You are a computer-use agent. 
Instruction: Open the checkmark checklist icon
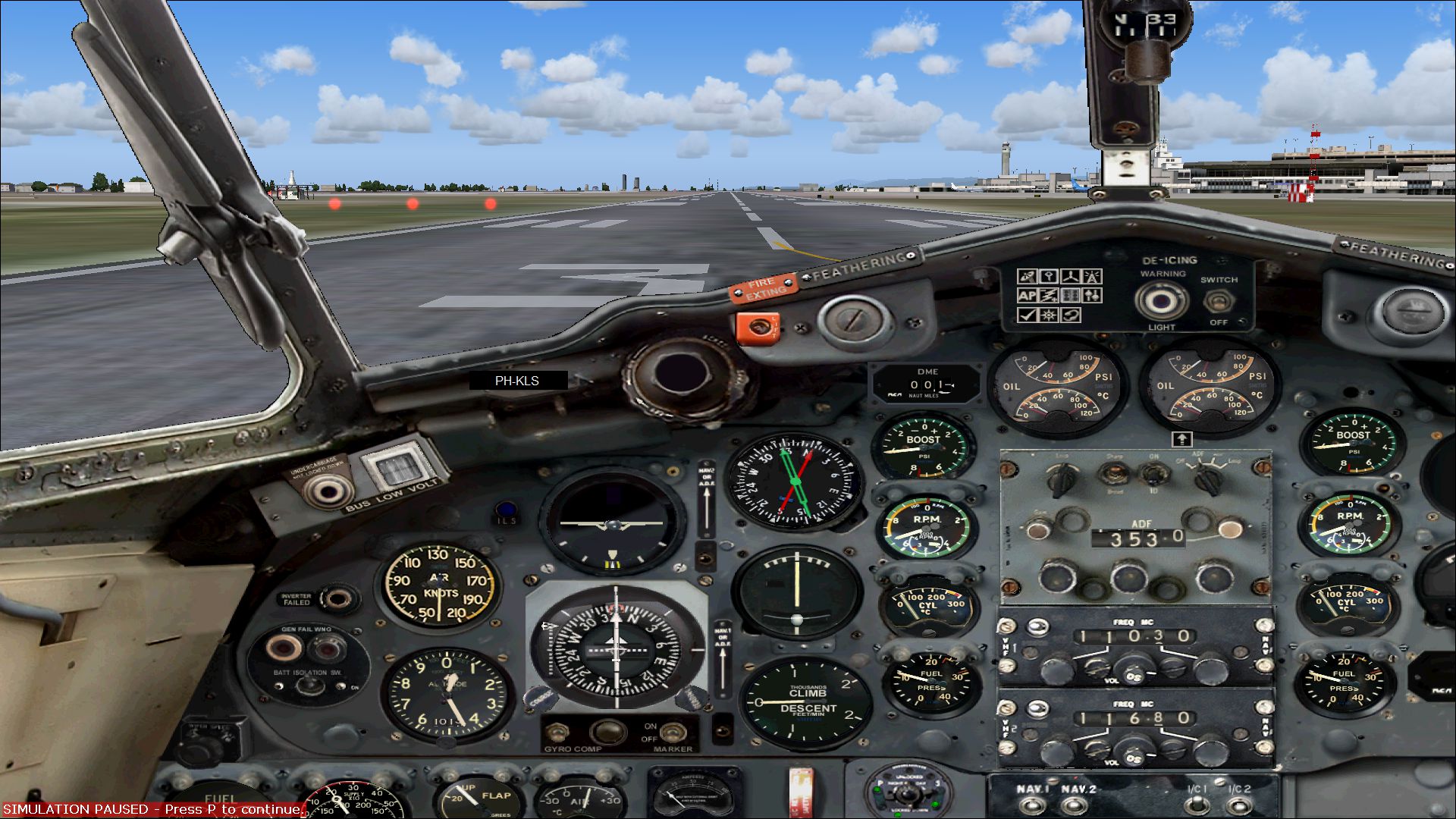pos(1027,315)
